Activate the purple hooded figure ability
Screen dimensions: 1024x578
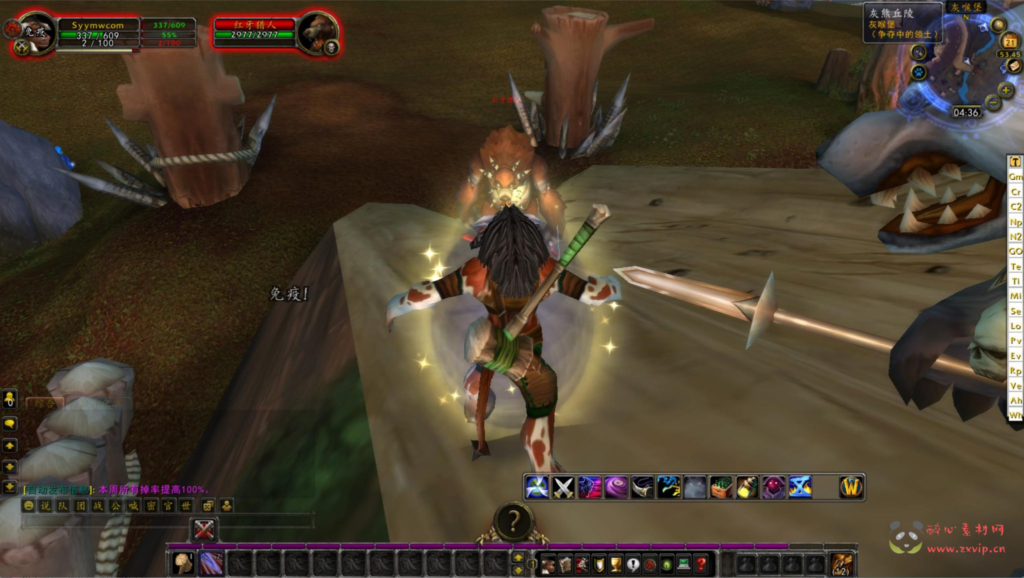point(774,487)
